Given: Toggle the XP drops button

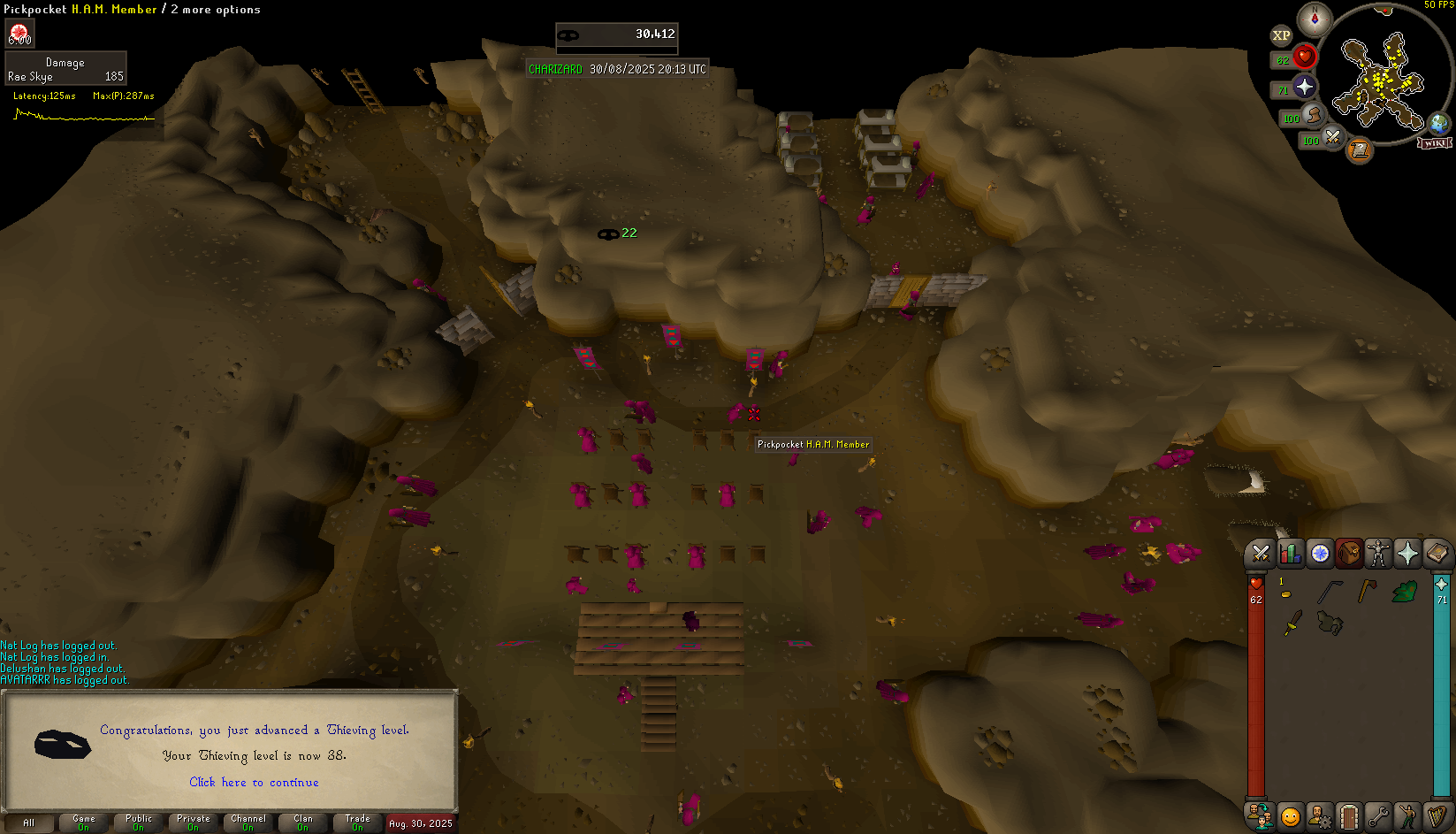Looking at the screenshot, I should pos(1281,36).
